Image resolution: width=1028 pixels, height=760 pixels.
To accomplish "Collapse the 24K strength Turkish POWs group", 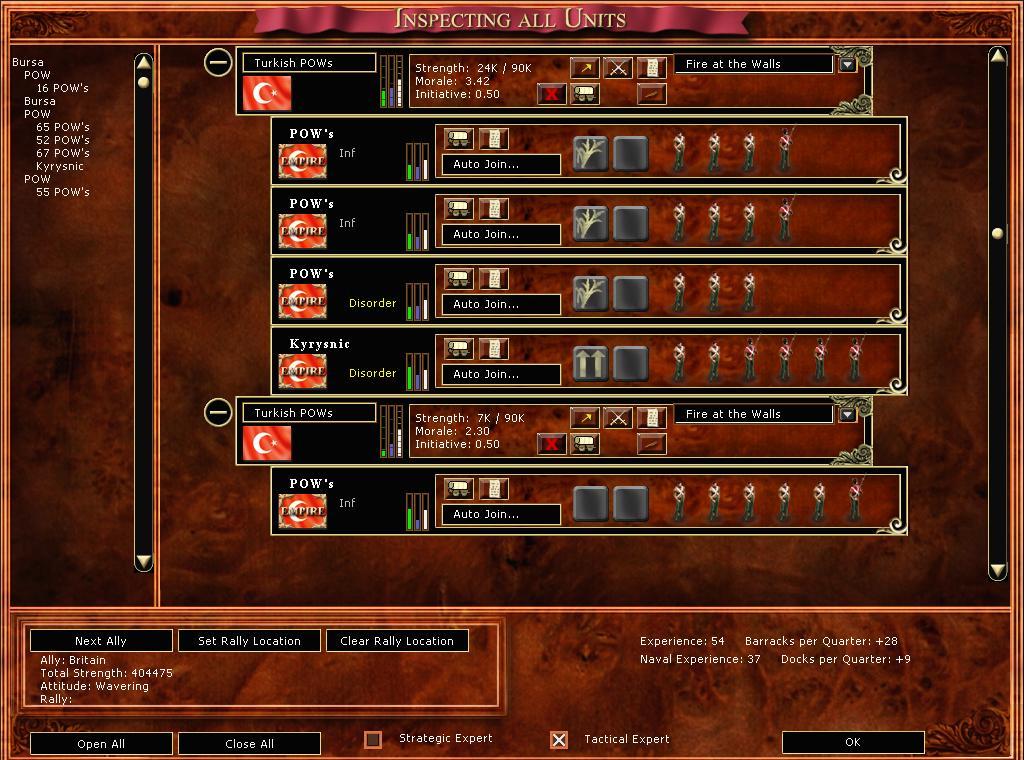I will 218,62.
